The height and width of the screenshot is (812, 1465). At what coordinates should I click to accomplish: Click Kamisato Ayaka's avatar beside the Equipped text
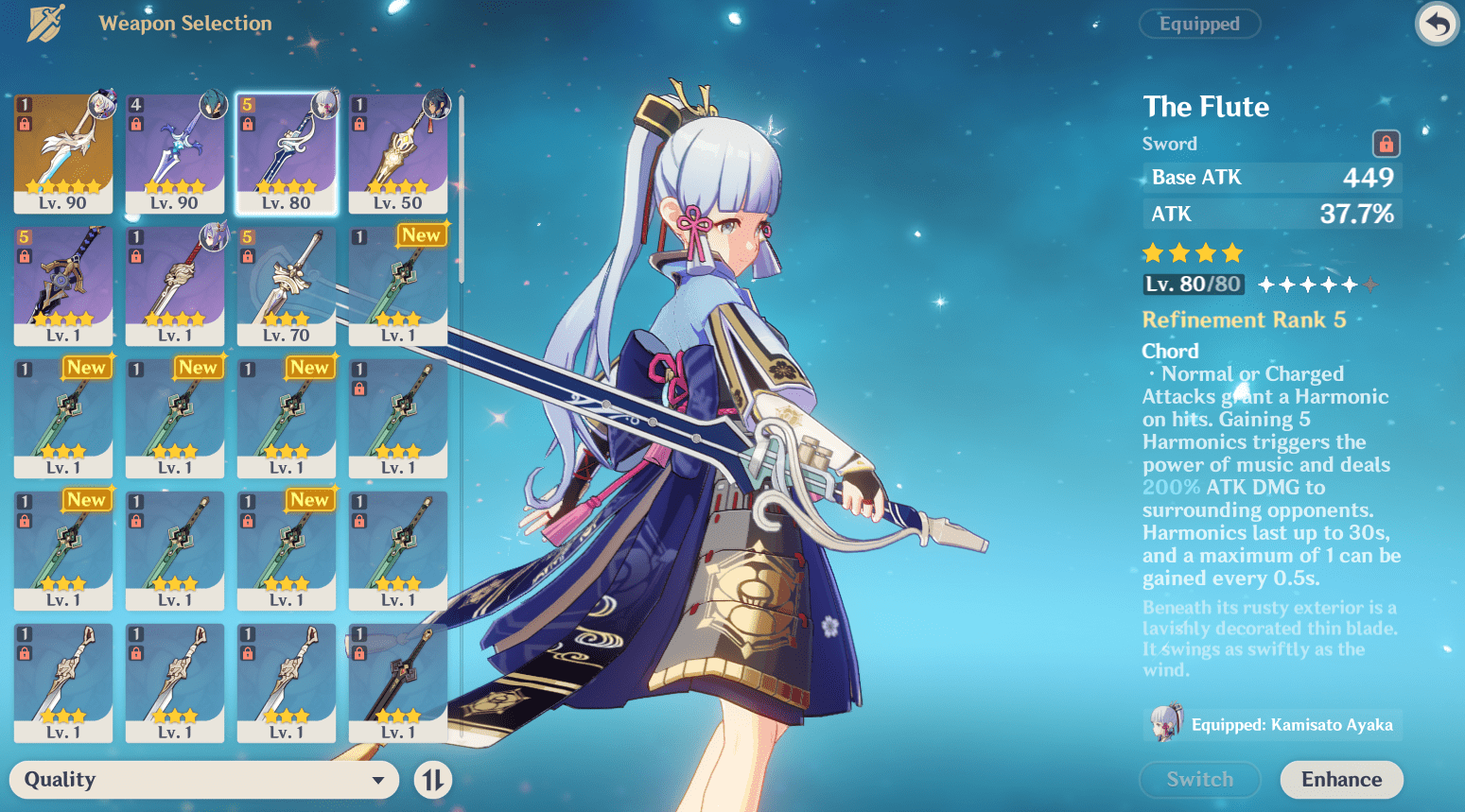pos(1166,724)
